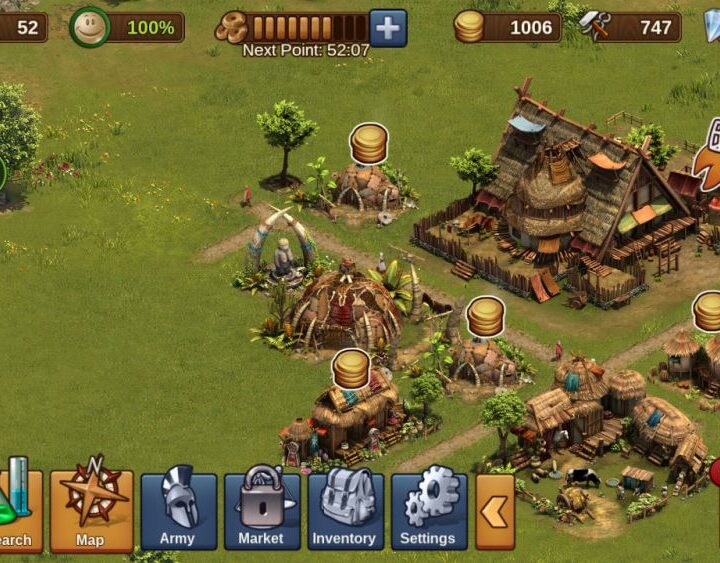Image resolution: width=720 pixels, height=563 pixels.
Task: Open the Research flask button
Action: (18, 510)
